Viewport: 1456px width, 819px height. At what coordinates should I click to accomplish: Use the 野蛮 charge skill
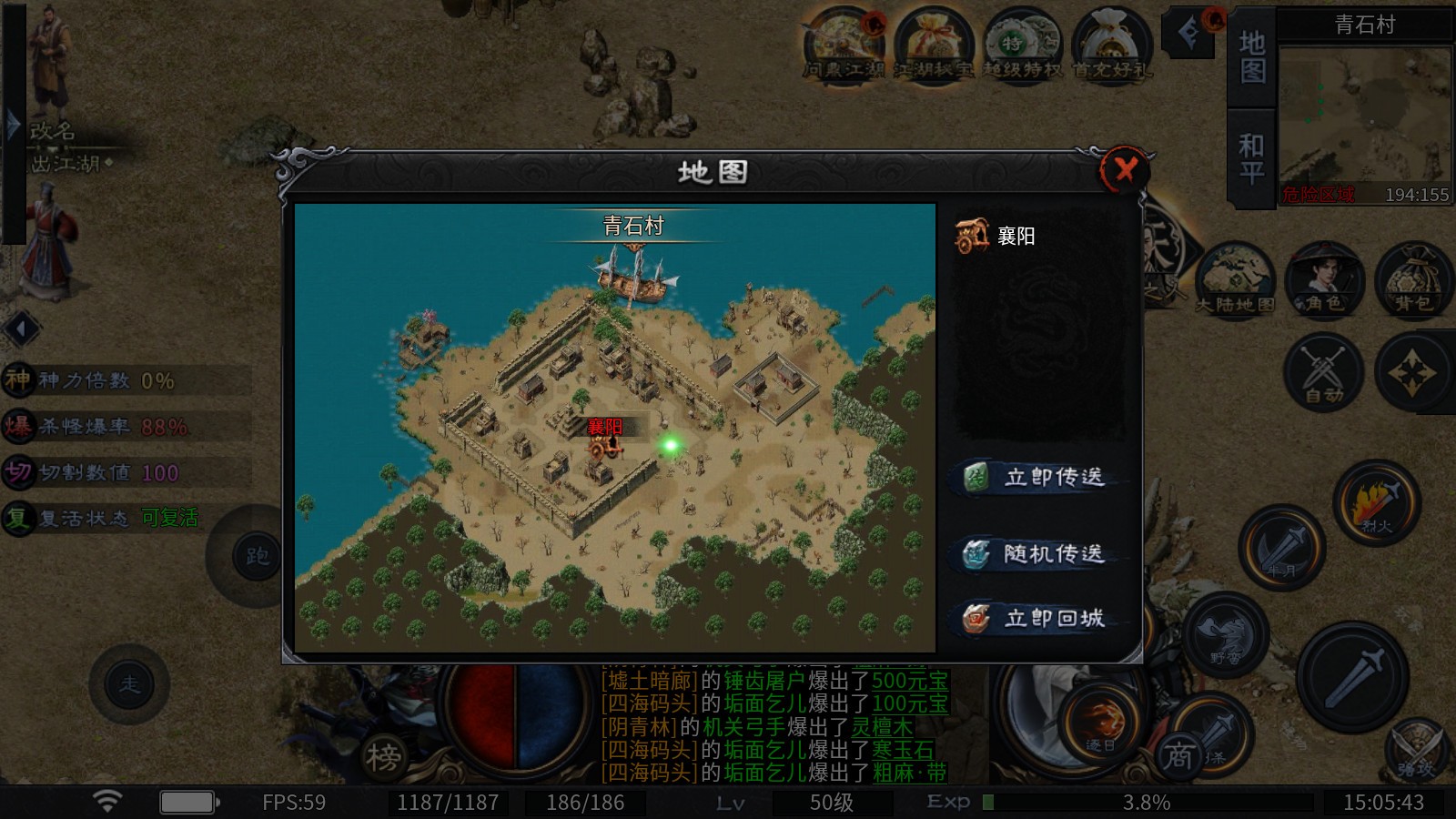pos(1225,634)
